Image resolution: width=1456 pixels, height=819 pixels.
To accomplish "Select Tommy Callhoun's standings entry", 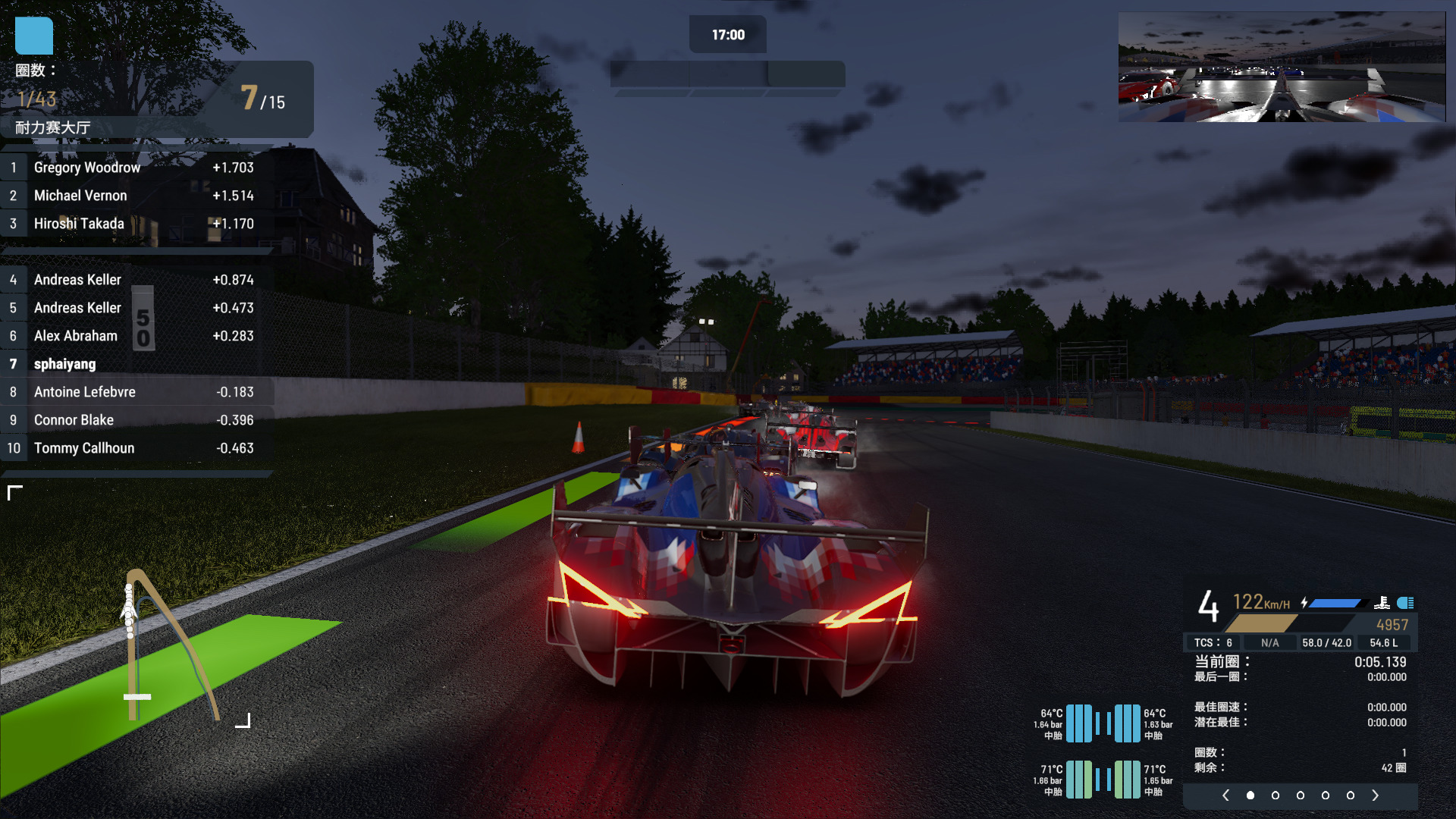I will click(x=136, y=448).
